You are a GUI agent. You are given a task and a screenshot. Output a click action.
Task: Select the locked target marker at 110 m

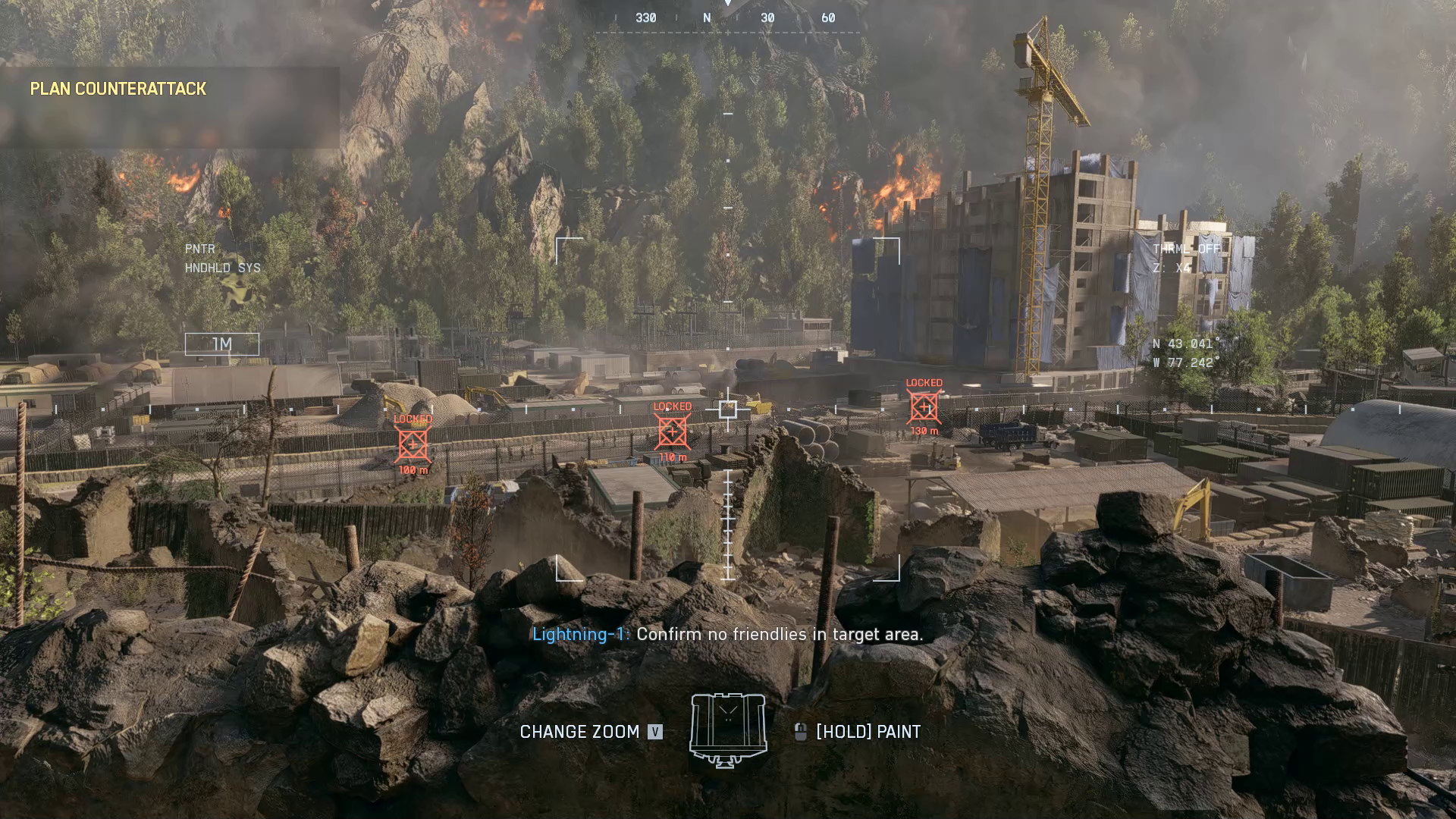[672, 432]
